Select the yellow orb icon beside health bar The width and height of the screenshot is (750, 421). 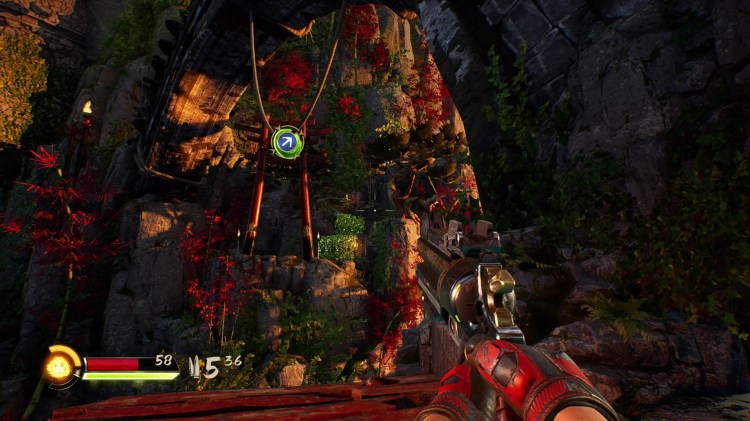pos(61,366)
